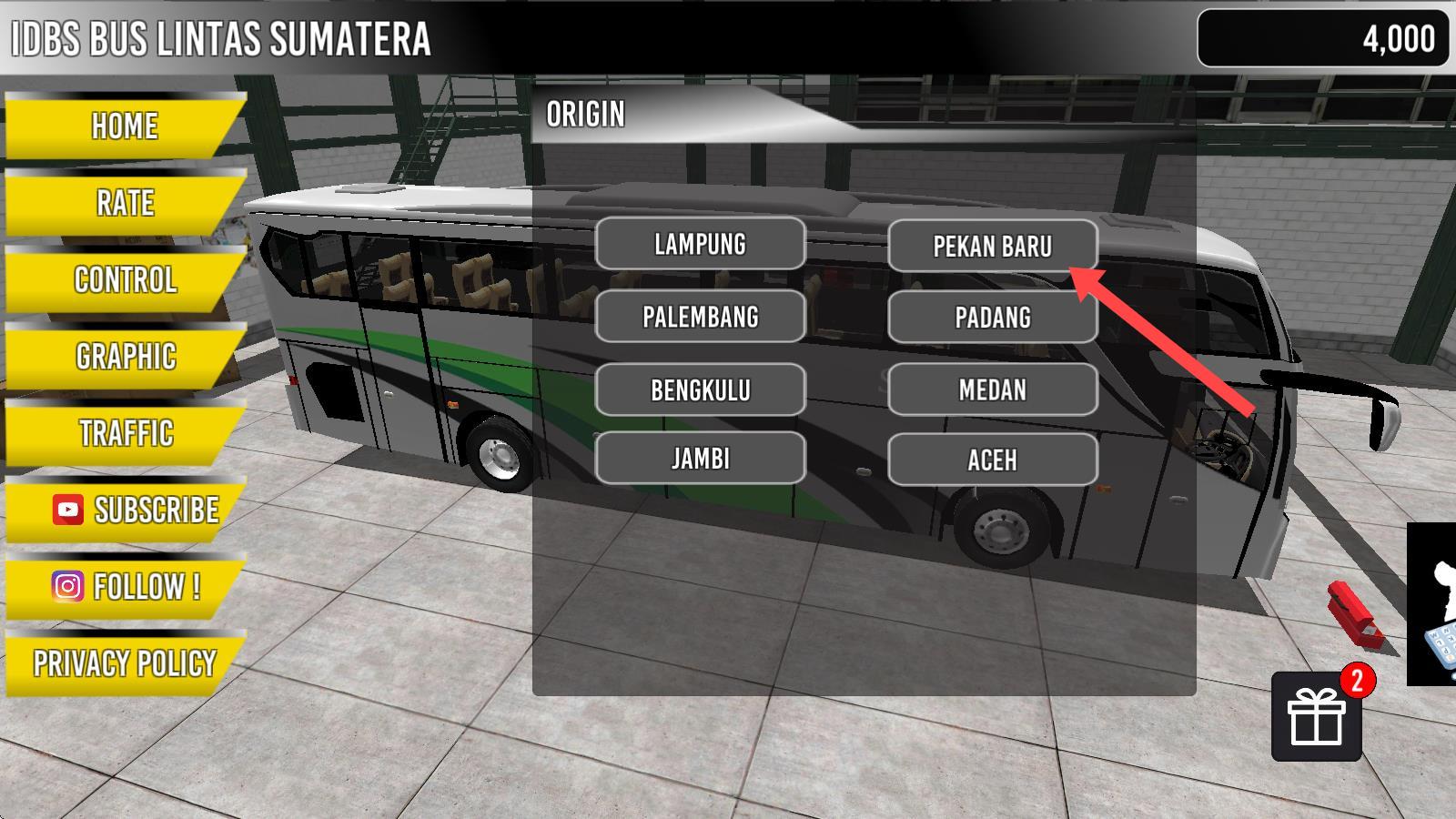This screenshot has width=1456, height=819.
Task: Choose PEKAN BARU as origin
Action: pos(992,246)
